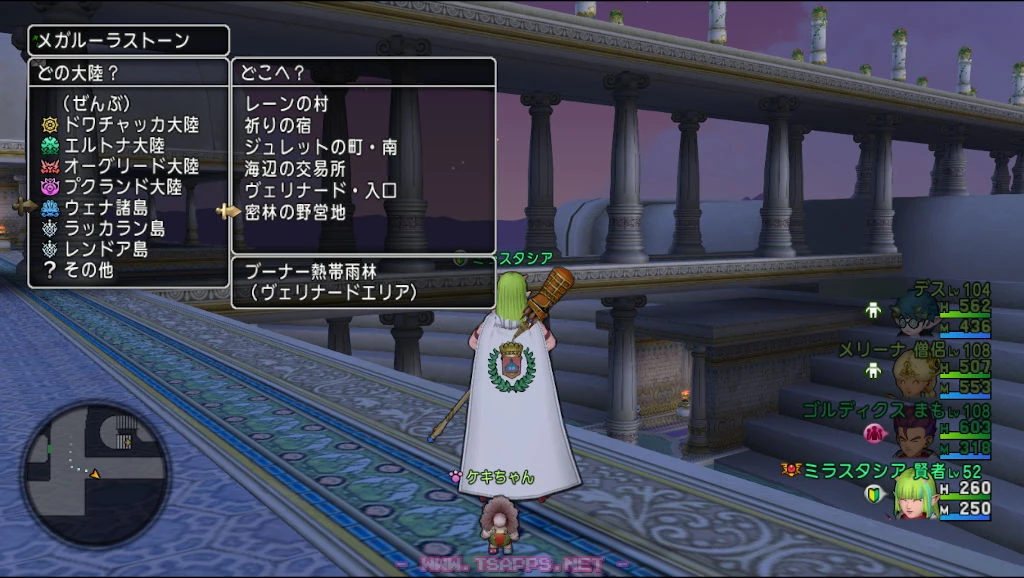Choose ドワチャッカ大陸 from continent list
1024x578 pixels.
tap(131, 125)
